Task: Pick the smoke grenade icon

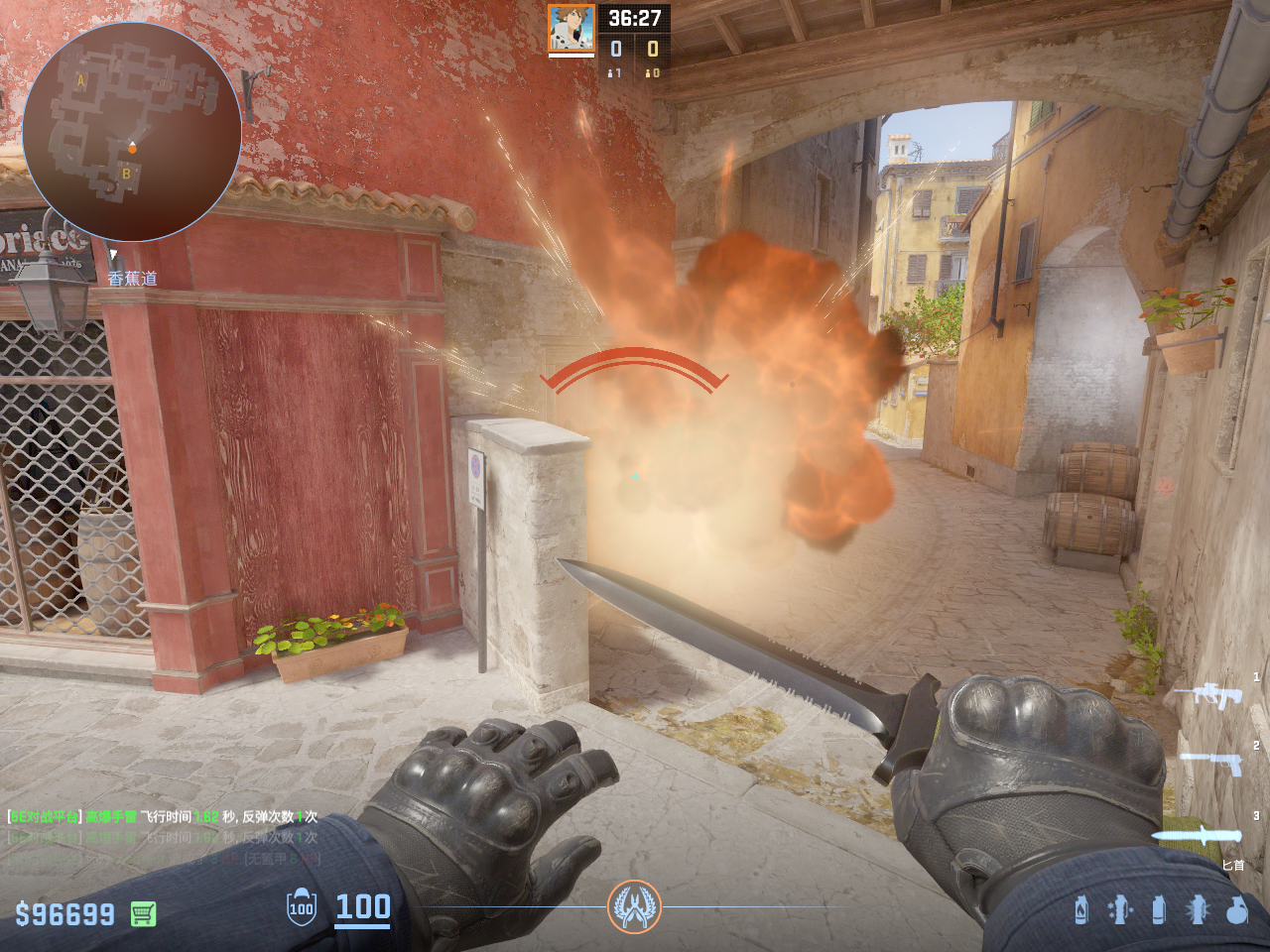Action: [1158, 909]
